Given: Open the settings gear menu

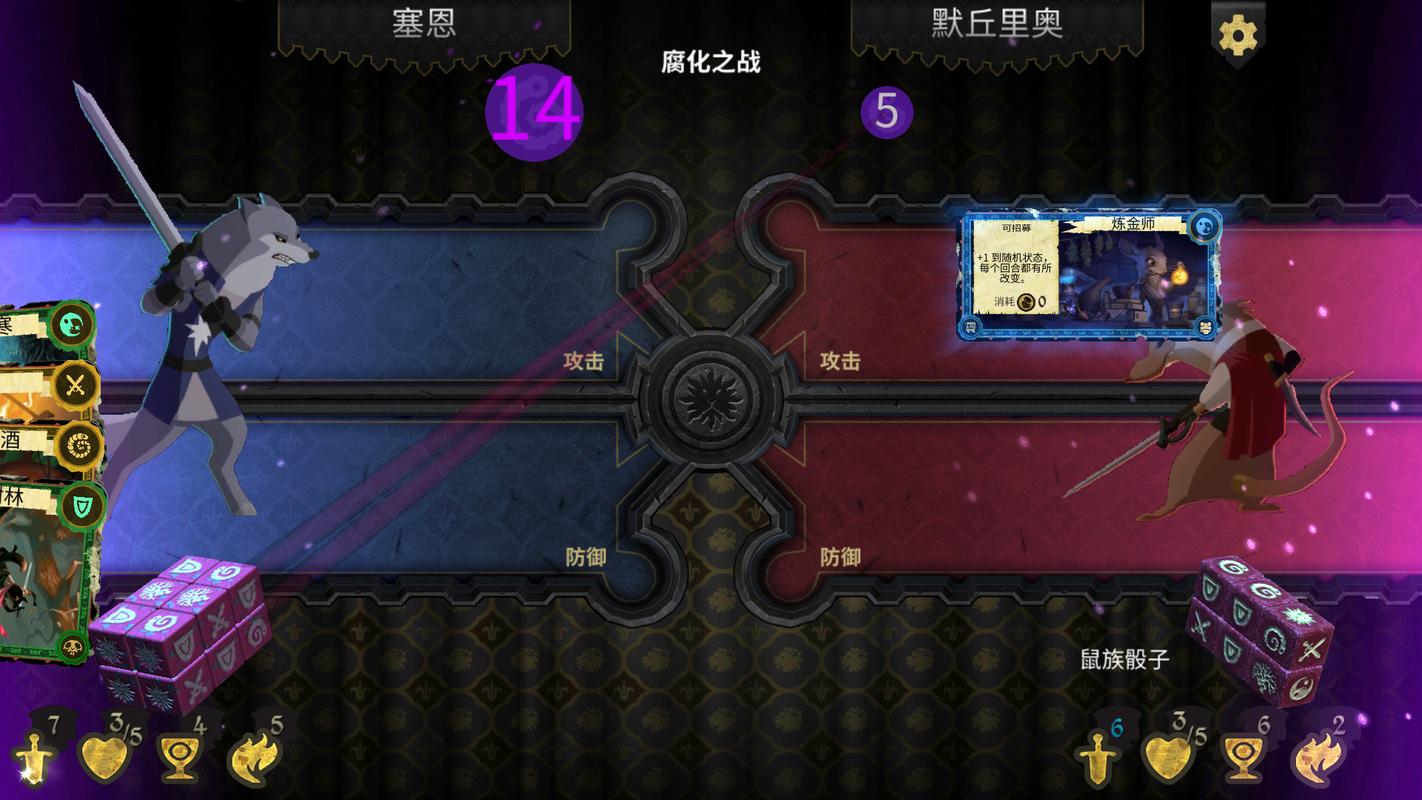Looking at the screenshot, I should tap(1237, 33).
